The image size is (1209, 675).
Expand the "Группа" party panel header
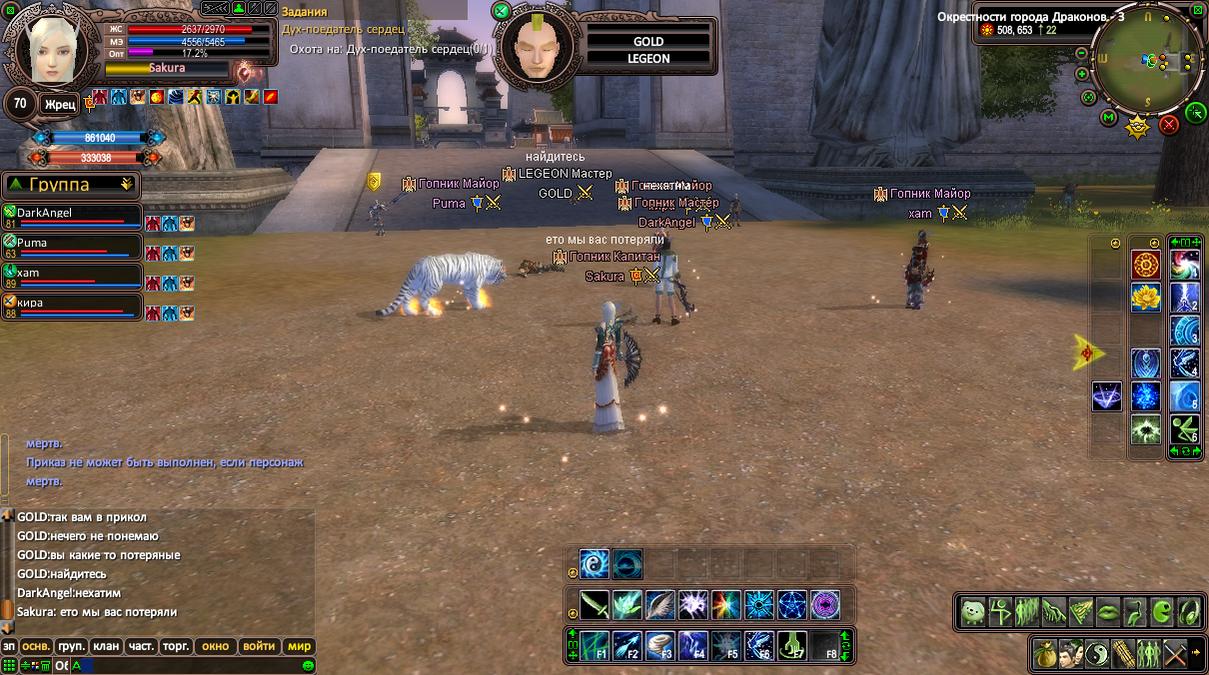click(70, 184)
